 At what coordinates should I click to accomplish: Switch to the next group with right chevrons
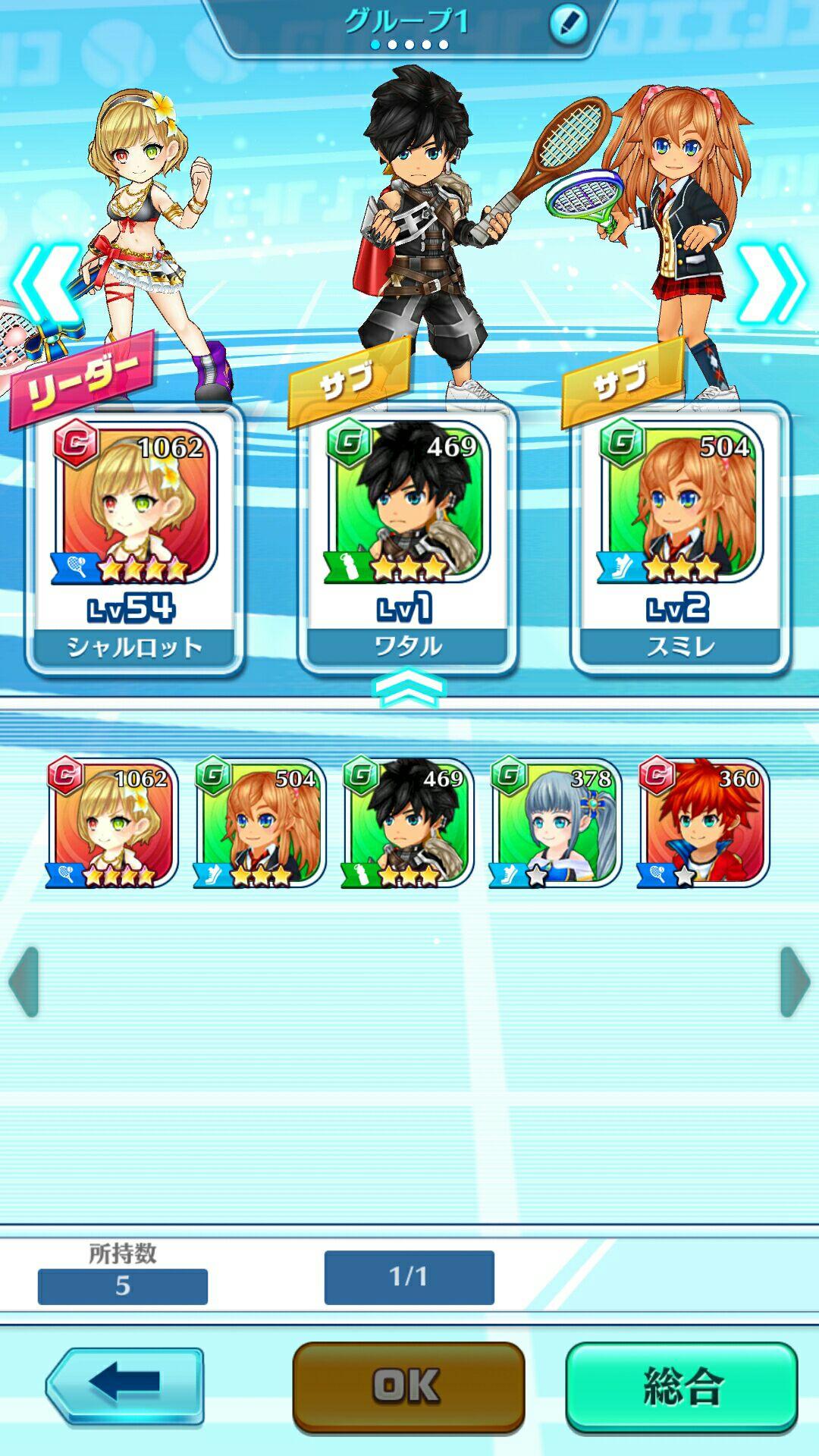coord(772,284)
